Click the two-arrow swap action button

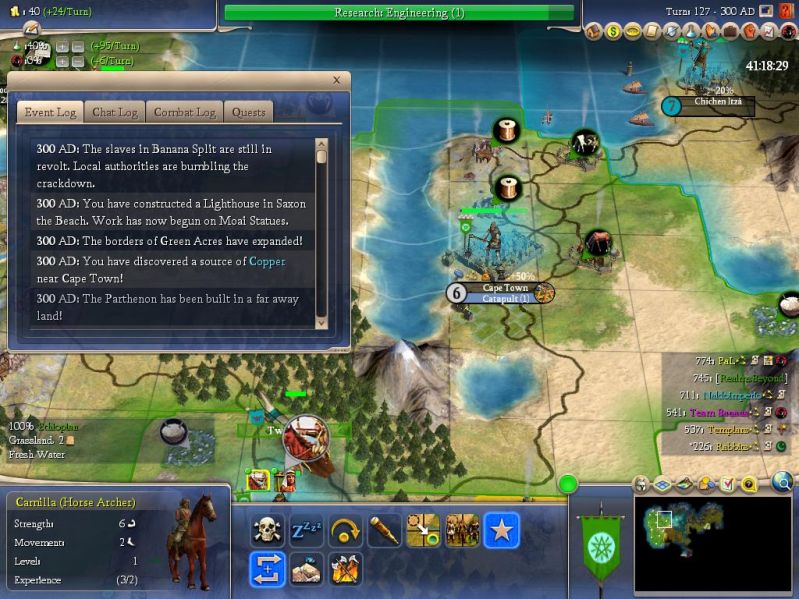coord(267,569)
